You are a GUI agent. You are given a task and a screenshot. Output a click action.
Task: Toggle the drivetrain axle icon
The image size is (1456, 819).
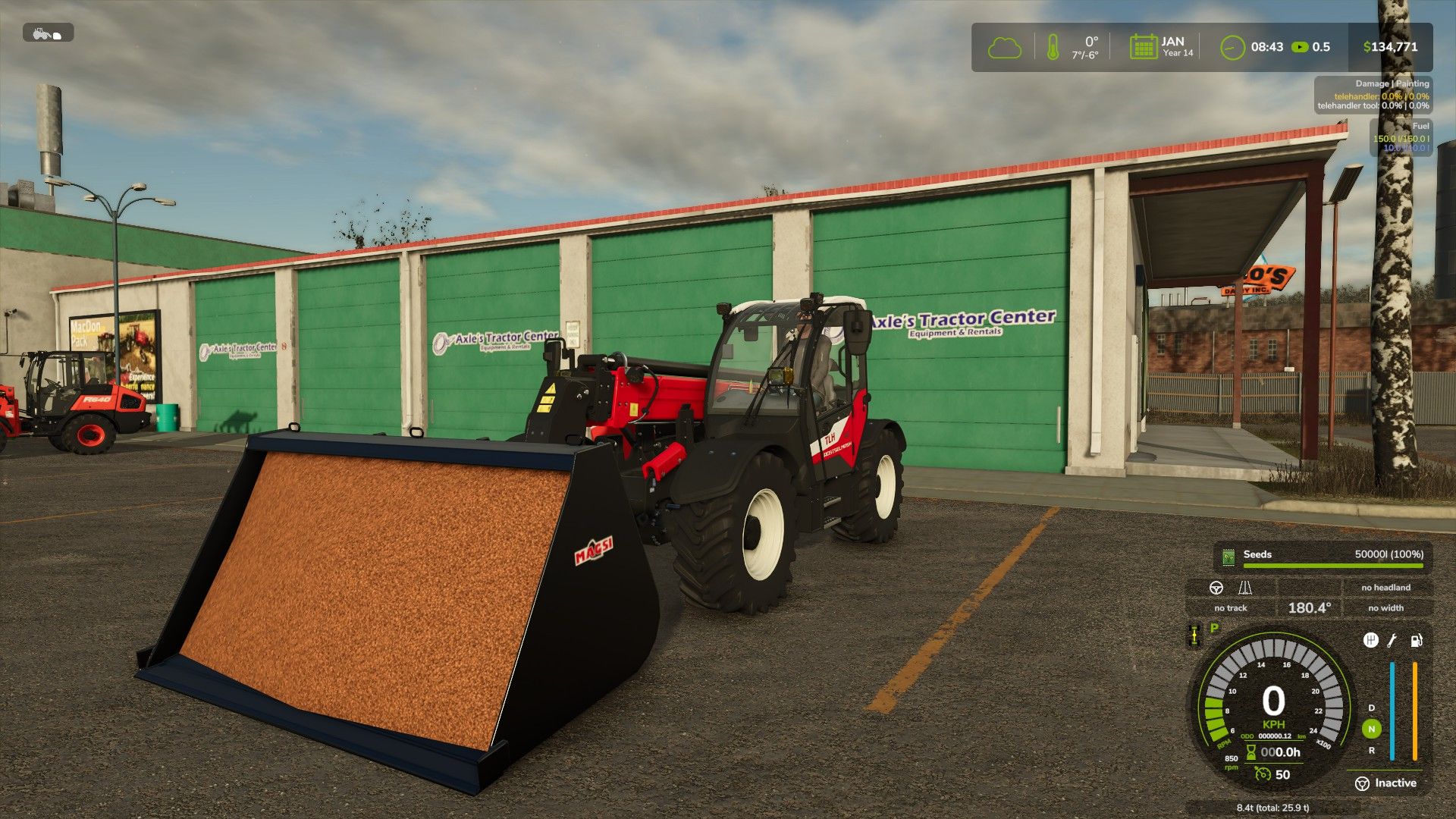click(x=1194, y=635)
